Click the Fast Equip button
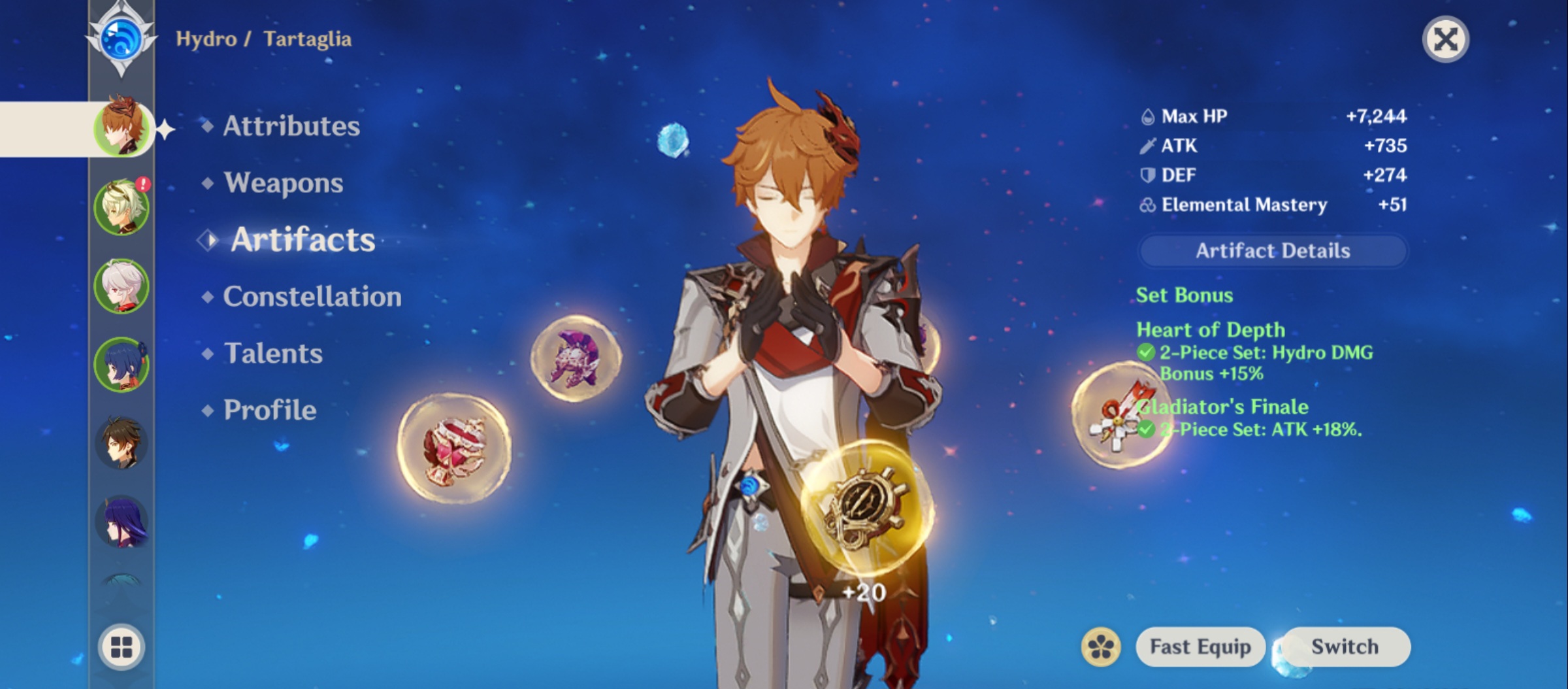The image size is (1568, 689). [1200, 647]
